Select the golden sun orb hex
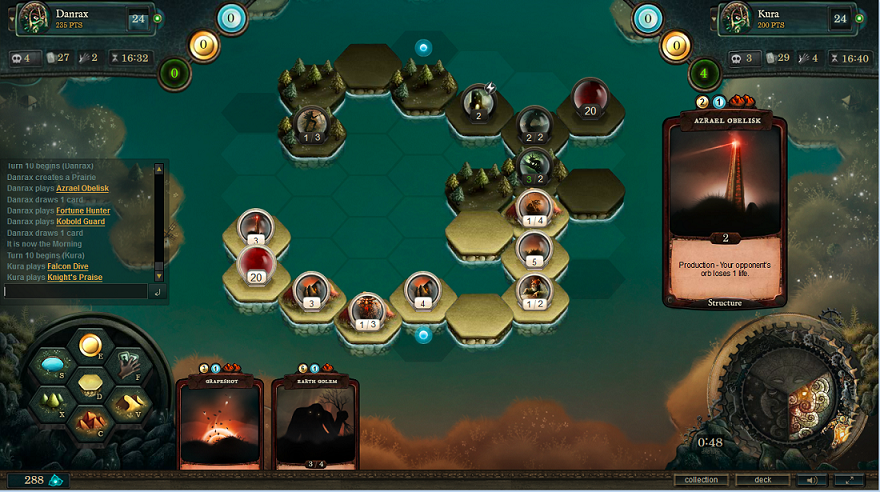 pos(90,346)
